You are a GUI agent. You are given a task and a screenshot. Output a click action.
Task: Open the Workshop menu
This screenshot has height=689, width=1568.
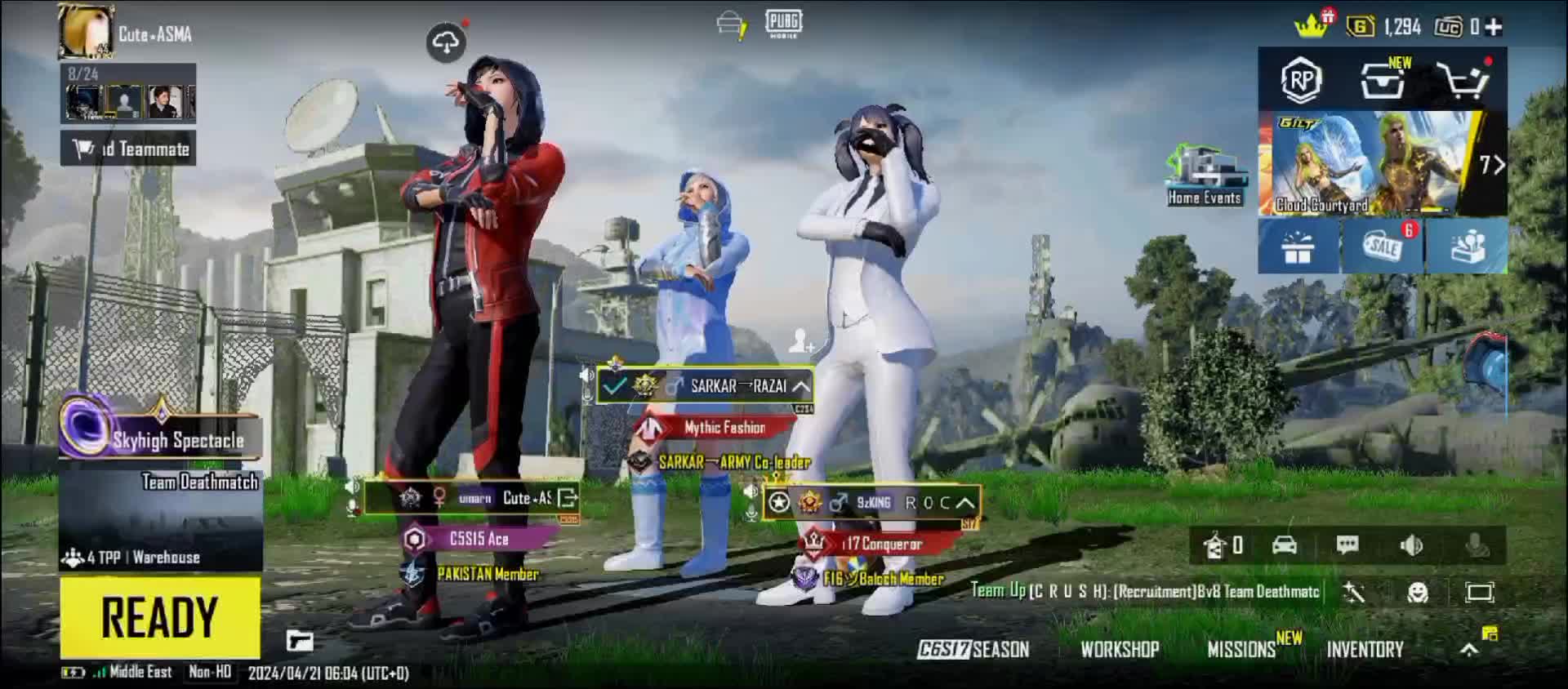pyautogui.click(x=1120, y=650)
